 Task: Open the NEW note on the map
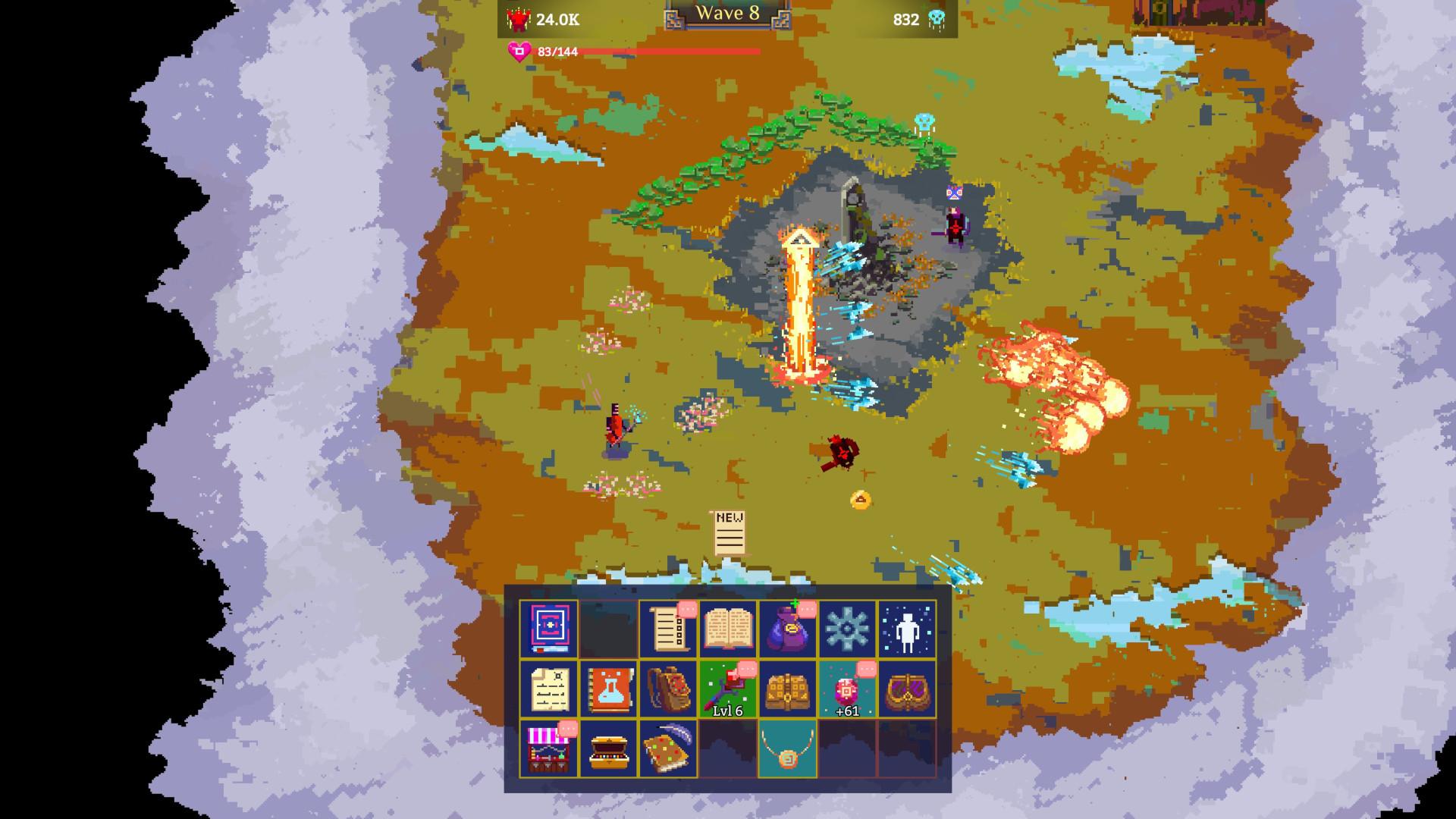coord(730,532)
